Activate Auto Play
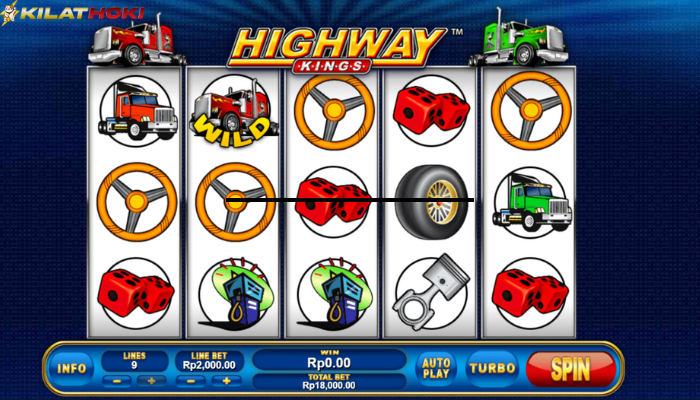This screenshot has height=400, width=700. pyautogui.click(x=436, y=368)
